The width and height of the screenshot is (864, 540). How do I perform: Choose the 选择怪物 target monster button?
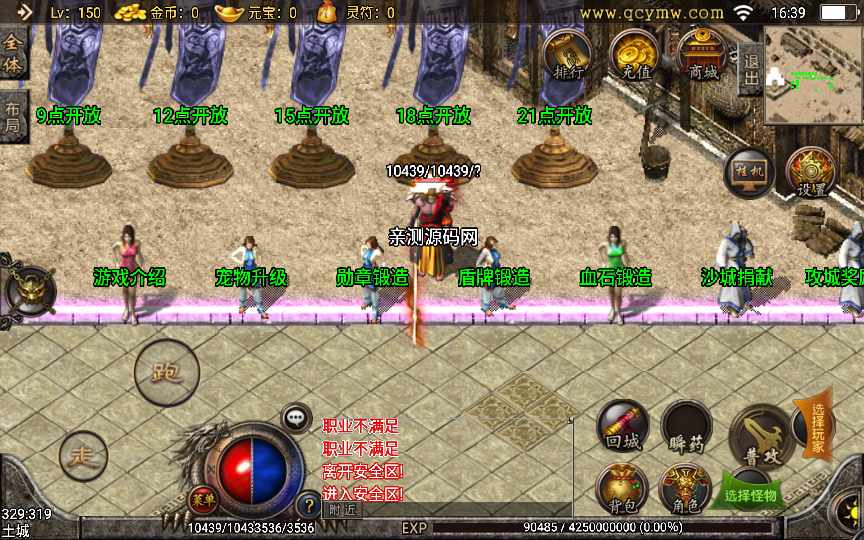click(x=751, y=493)
